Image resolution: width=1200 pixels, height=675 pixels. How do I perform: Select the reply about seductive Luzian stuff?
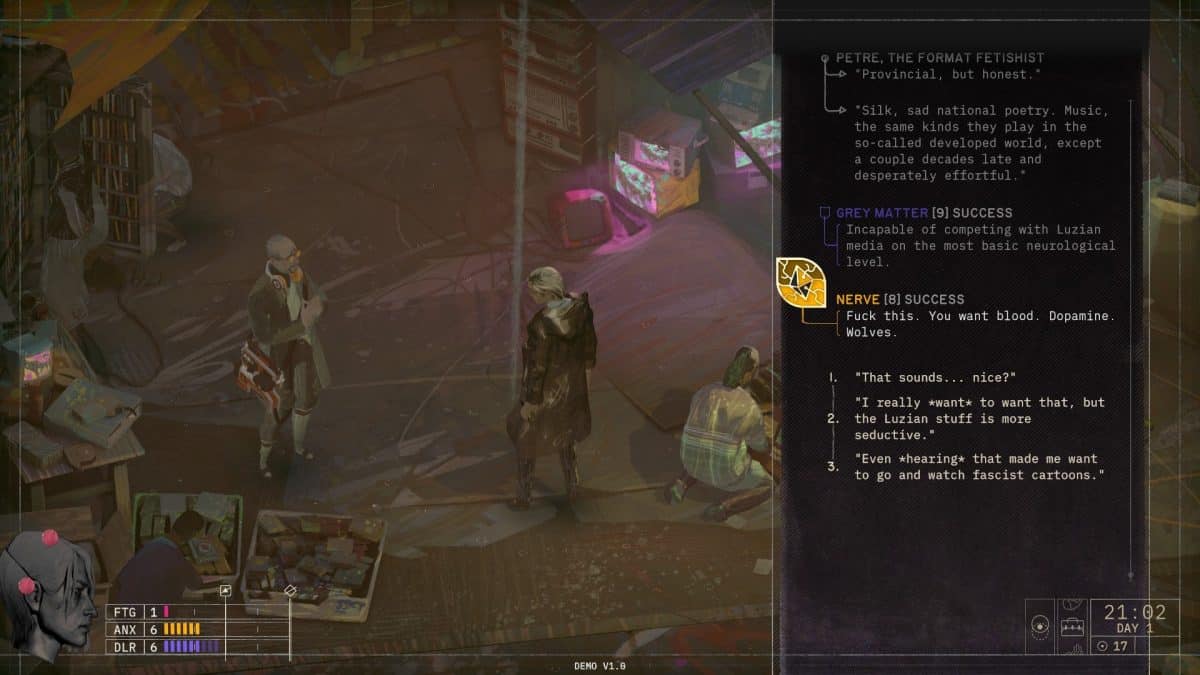point(980,418)
